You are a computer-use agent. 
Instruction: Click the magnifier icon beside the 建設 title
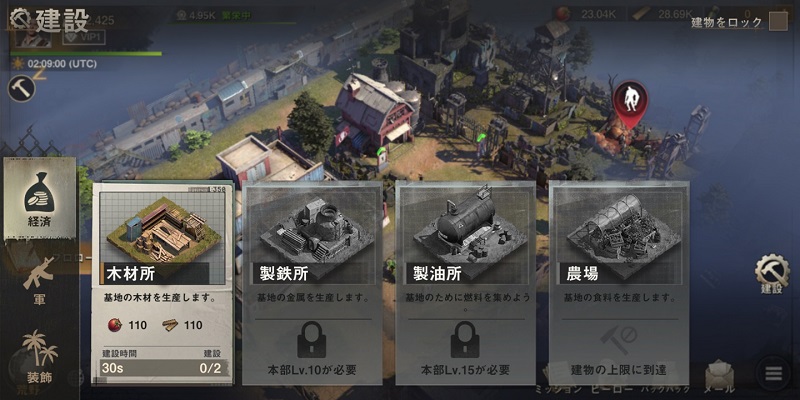pos(18,19)
